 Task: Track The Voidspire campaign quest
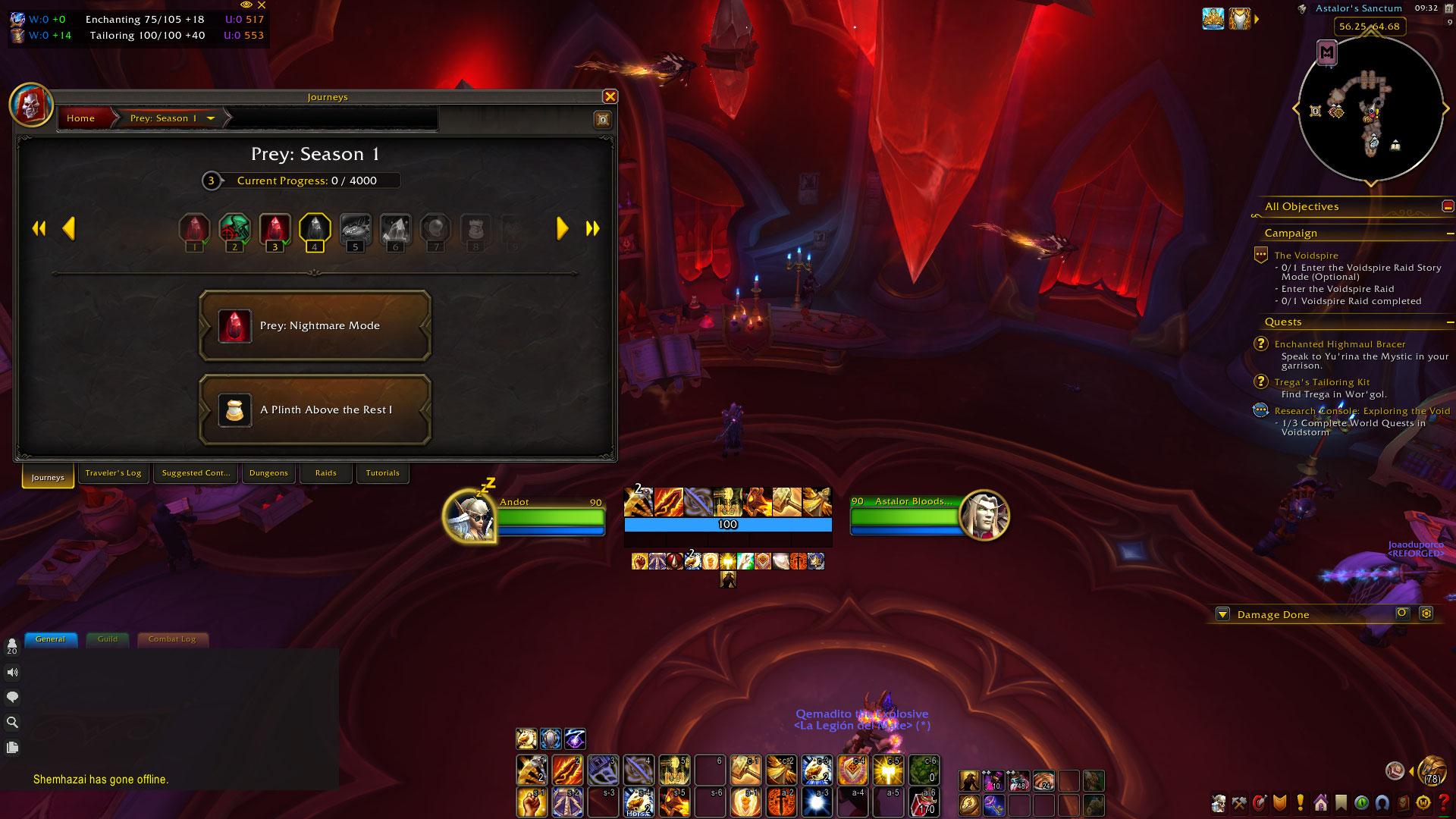[x=1306, y=256]
